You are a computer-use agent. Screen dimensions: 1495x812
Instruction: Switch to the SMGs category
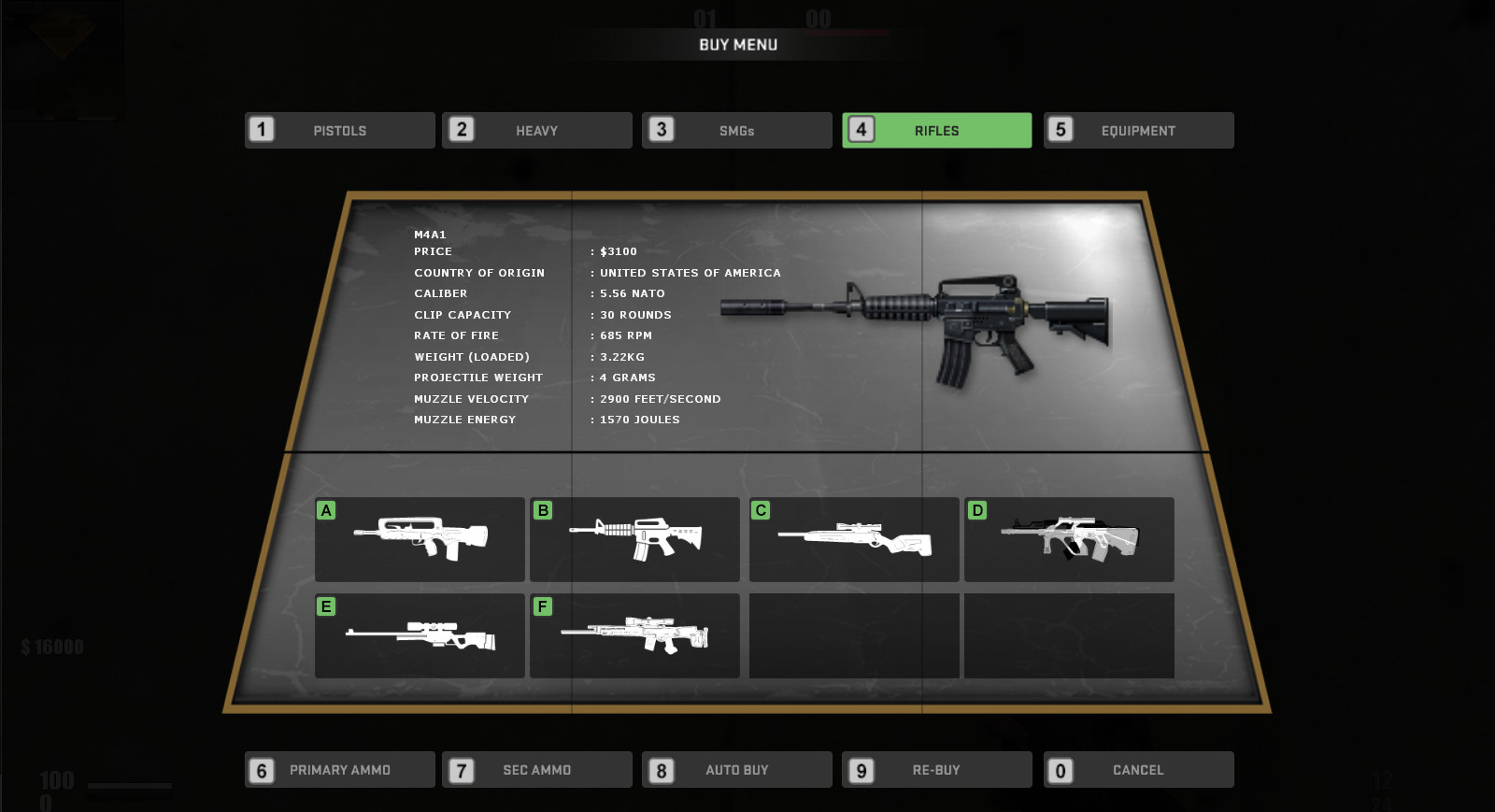pos(736,130)
